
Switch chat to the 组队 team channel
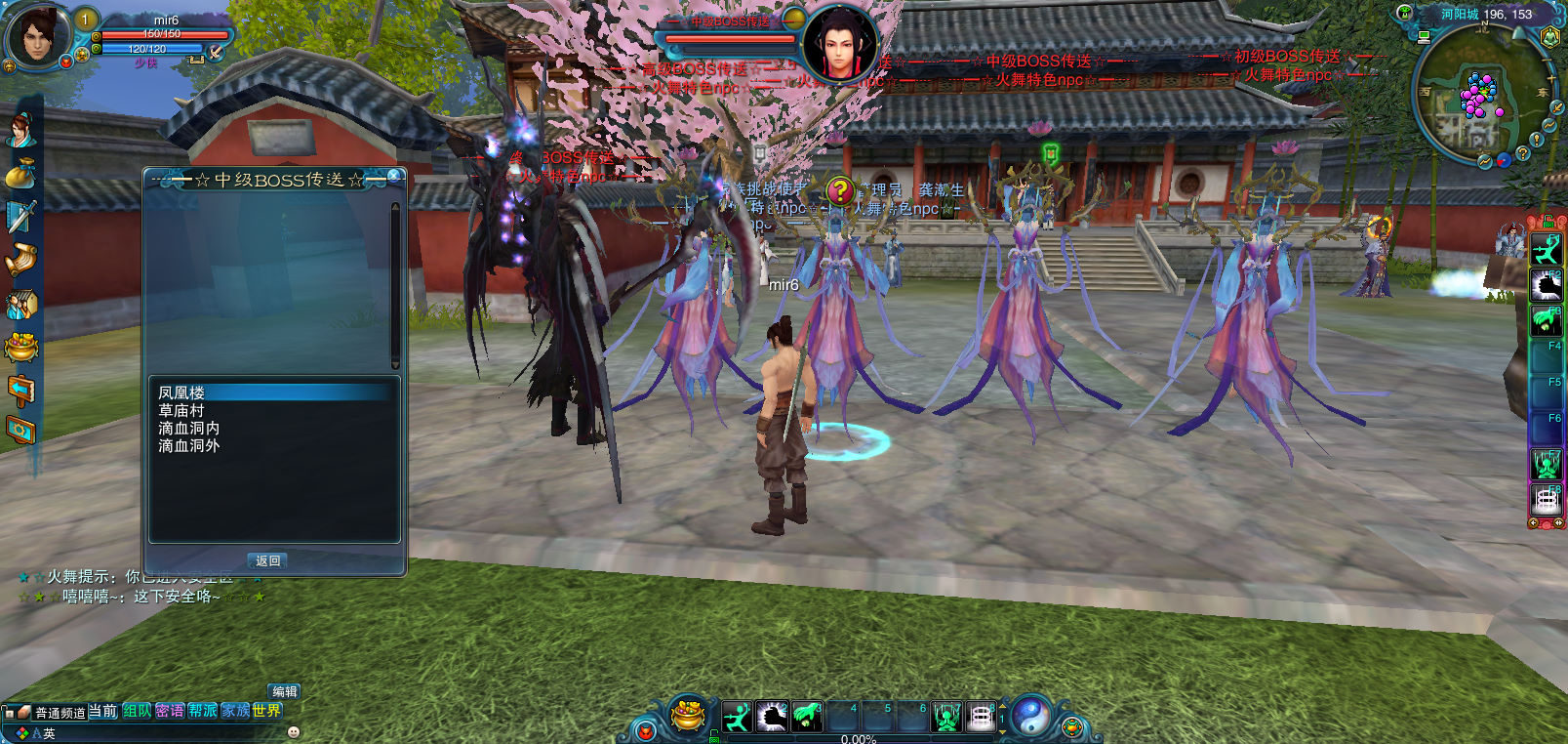click(x=137, y=711)
